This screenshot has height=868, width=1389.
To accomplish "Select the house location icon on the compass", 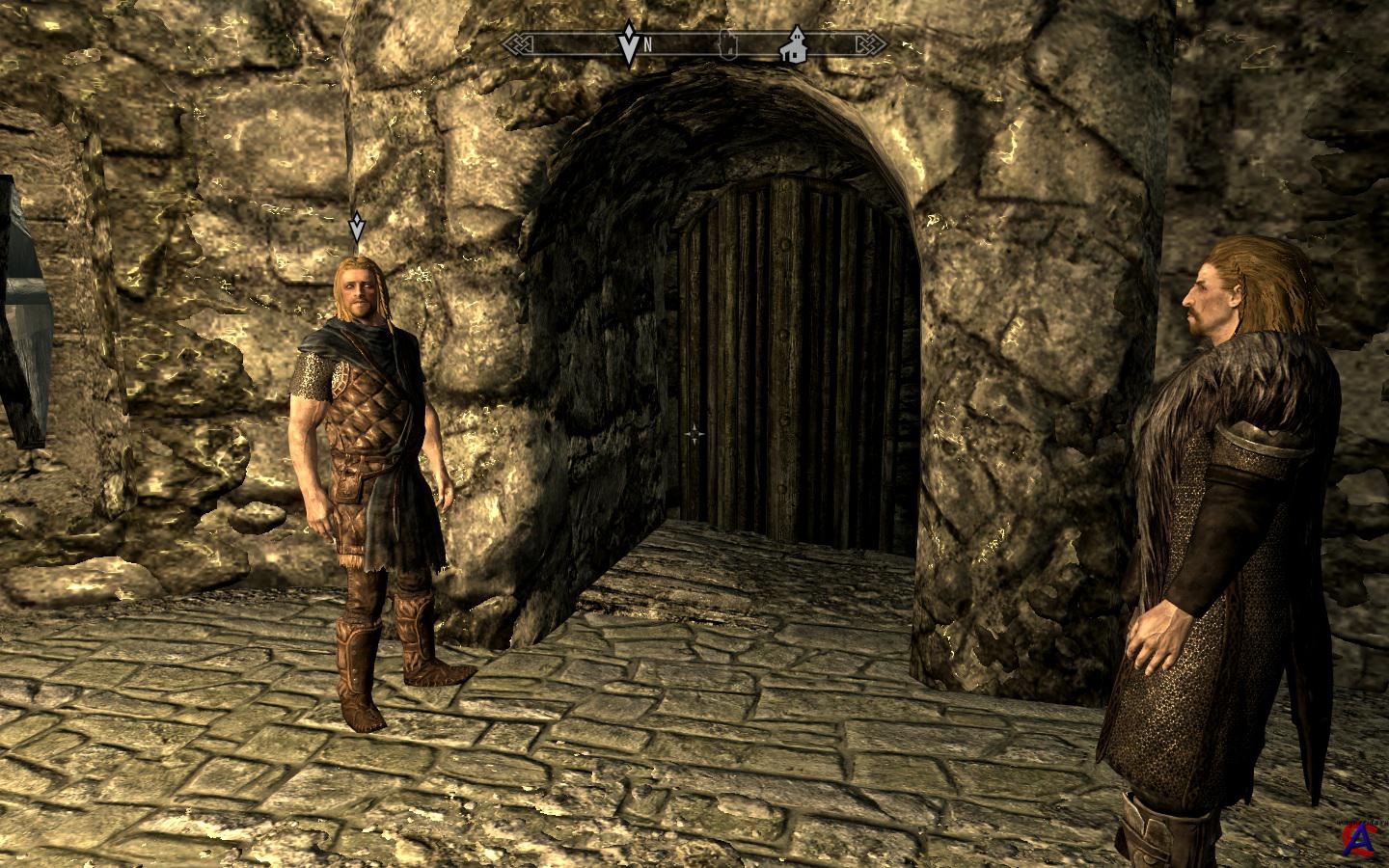I will [793, 46].
